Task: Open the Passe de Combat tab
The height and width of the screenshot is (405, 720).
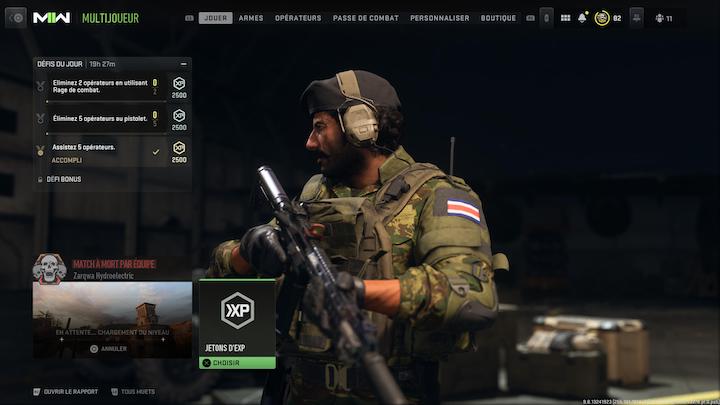Action: (365, 18)
